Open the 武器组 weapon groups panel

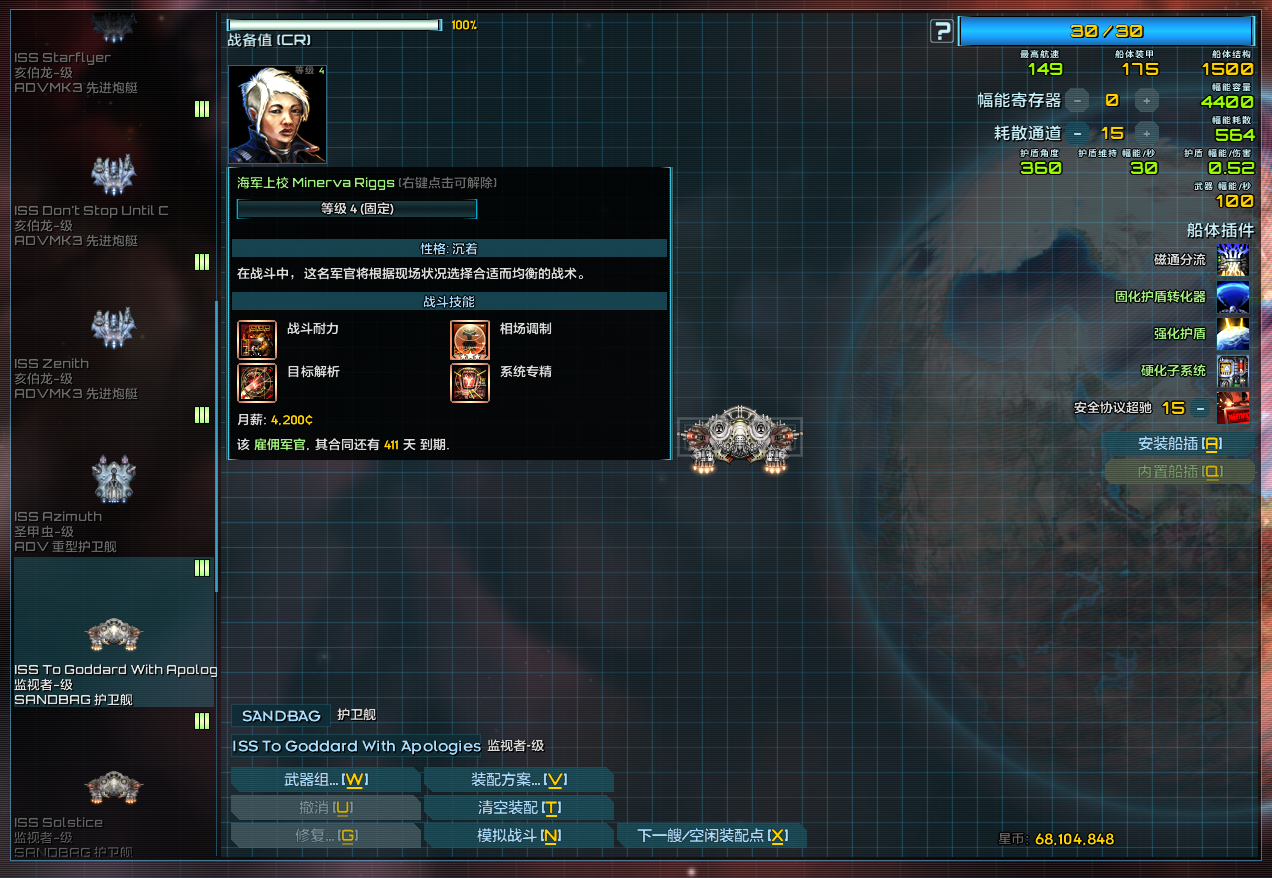click(325, 780)
